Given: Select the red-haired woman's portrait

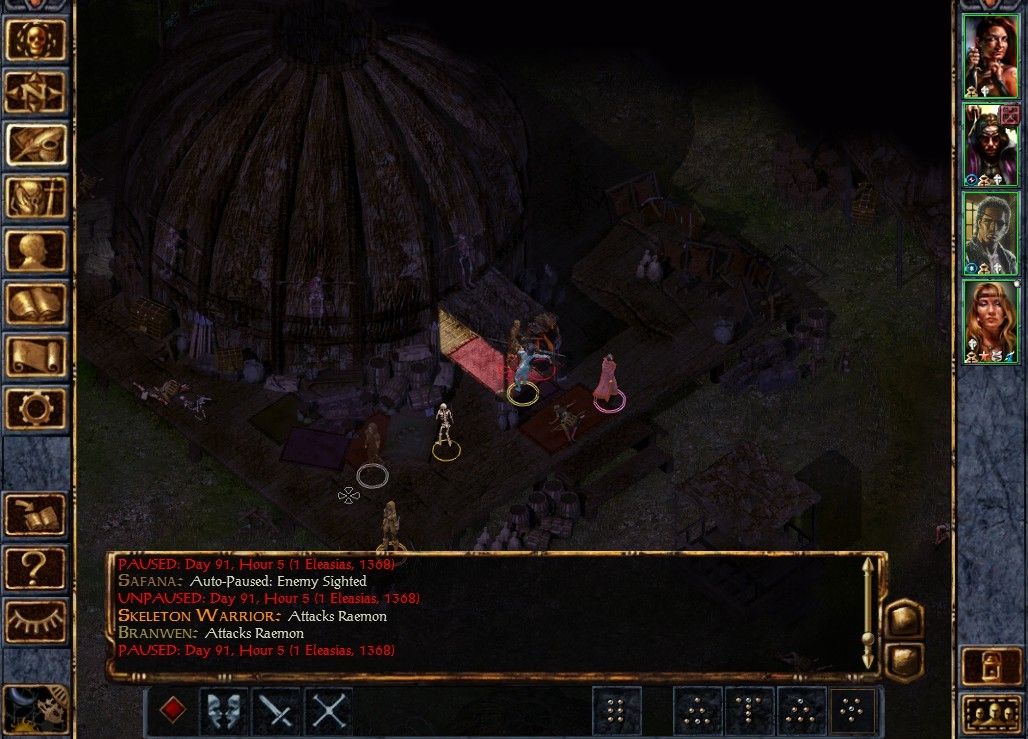Looking at the screenshot, I should pos(990,56).
